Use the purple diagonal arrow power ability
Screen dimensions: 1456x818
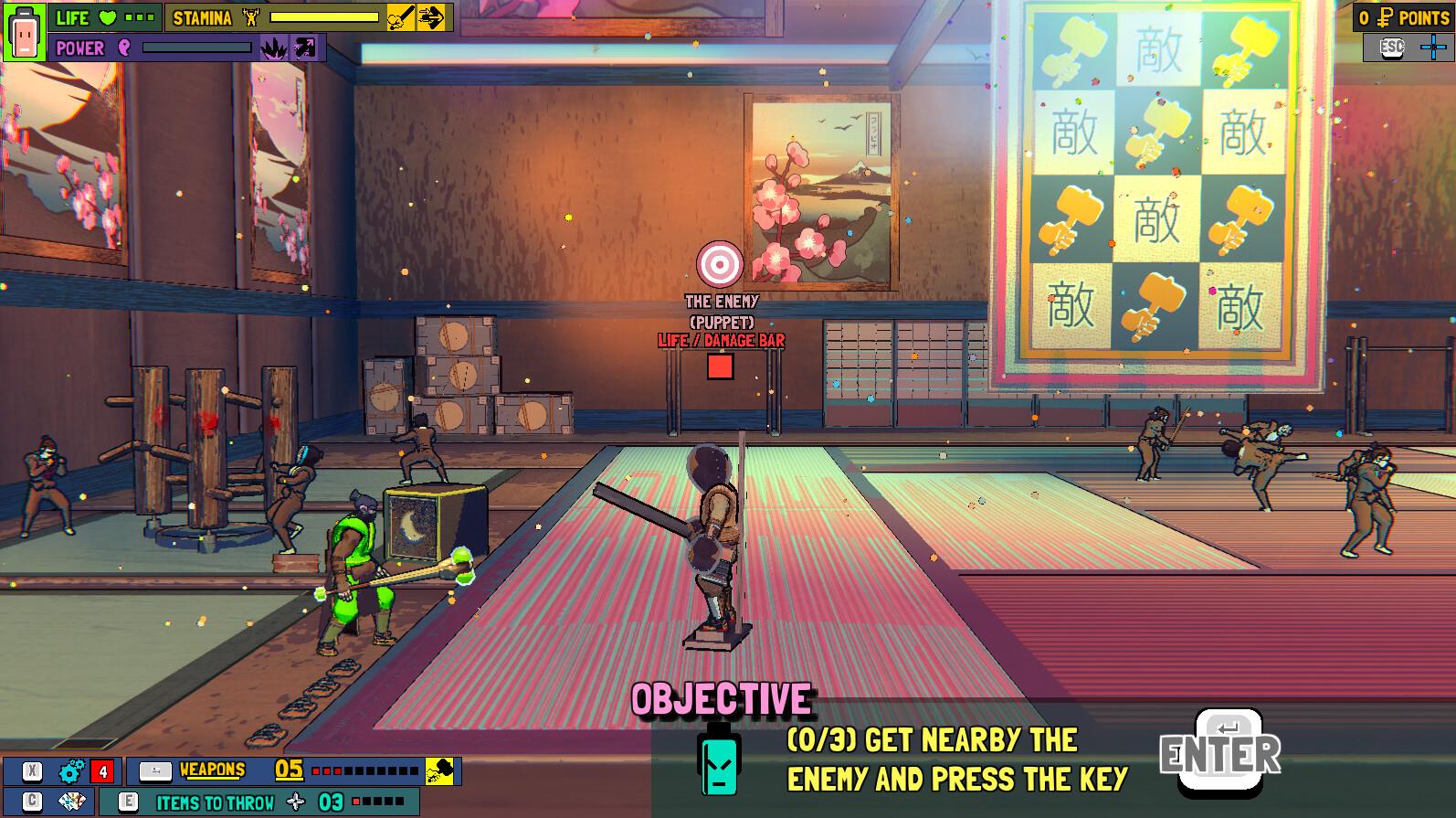pyautogui.click(x=305, y=48)
